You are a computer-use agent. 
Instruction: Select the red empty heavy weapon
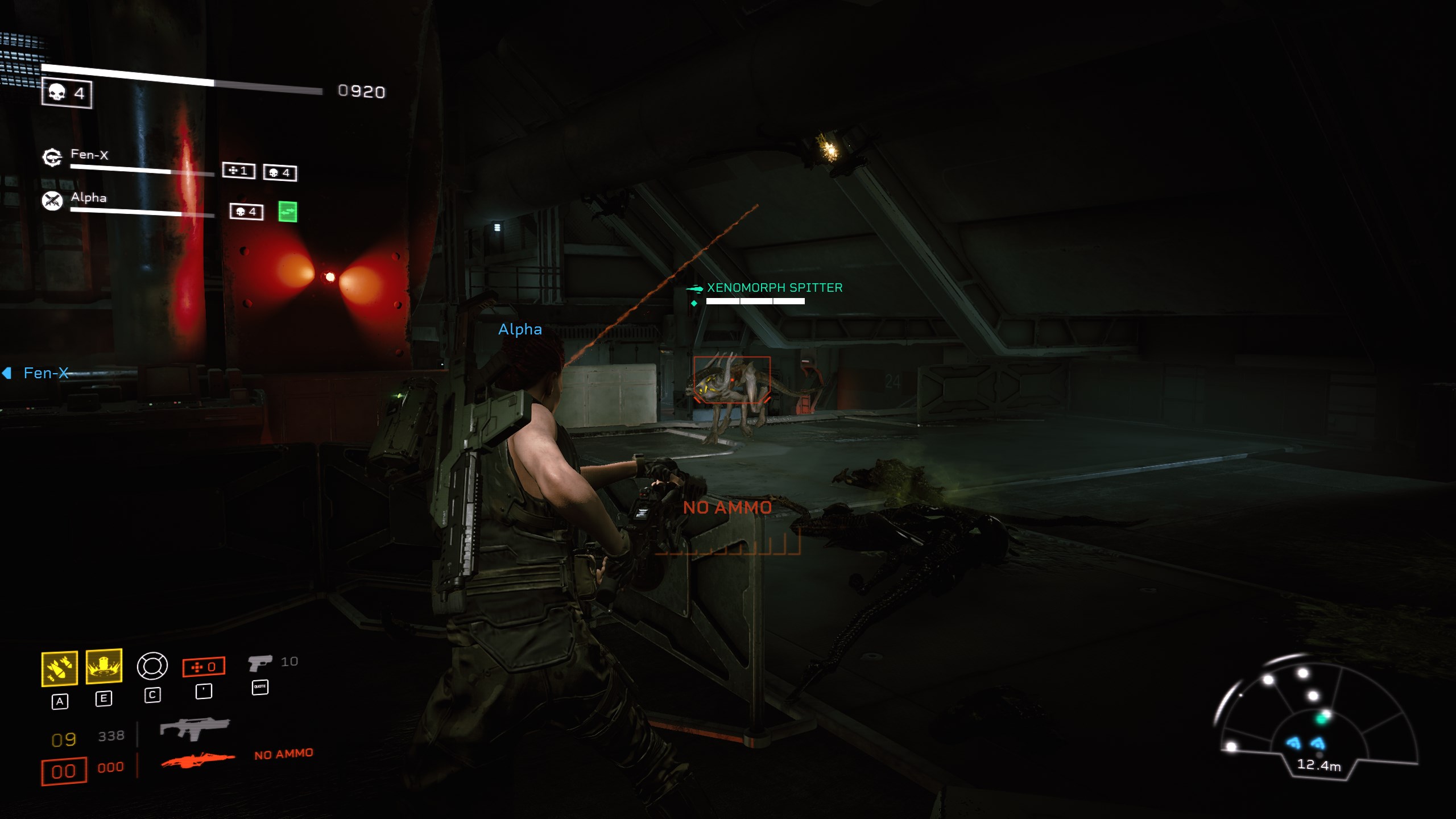coord(197,760)
